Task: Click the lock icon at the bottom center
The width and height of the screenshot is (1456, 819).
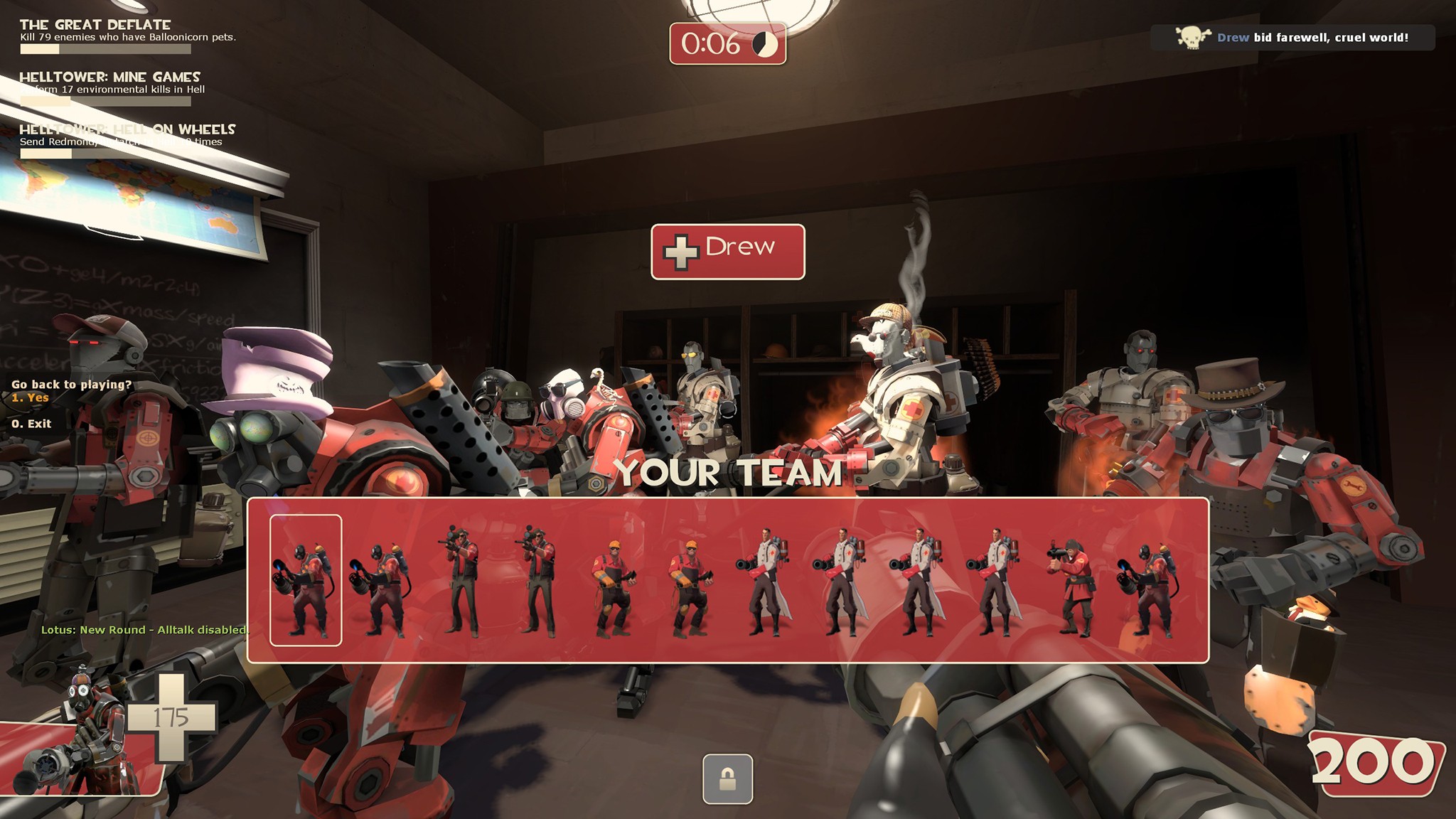Action: [728, 779]
